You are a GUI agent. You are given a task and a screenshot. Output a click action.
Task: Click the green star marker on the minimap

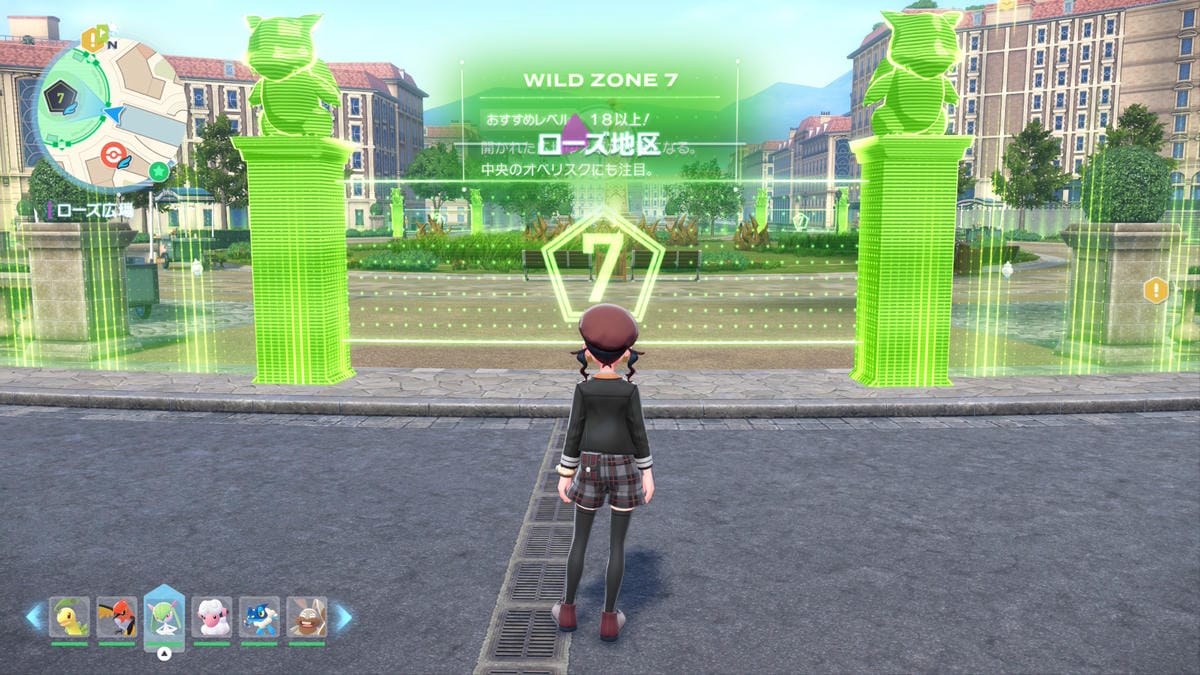pos(158,170)
